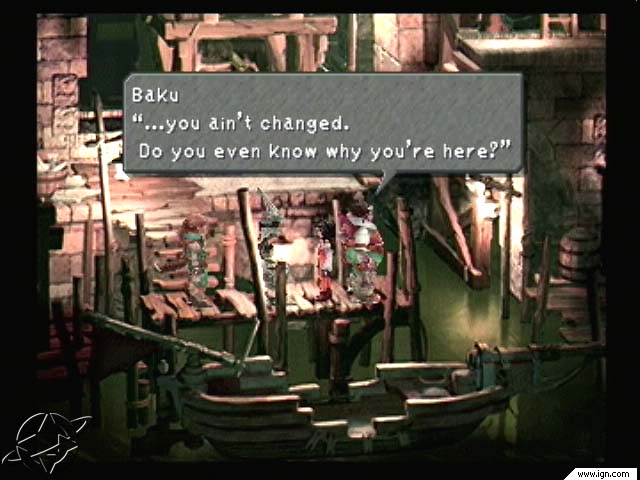Advance Baku's dialogue speech bubble
The height and width of the screenshot is (480, 640).
322,125
